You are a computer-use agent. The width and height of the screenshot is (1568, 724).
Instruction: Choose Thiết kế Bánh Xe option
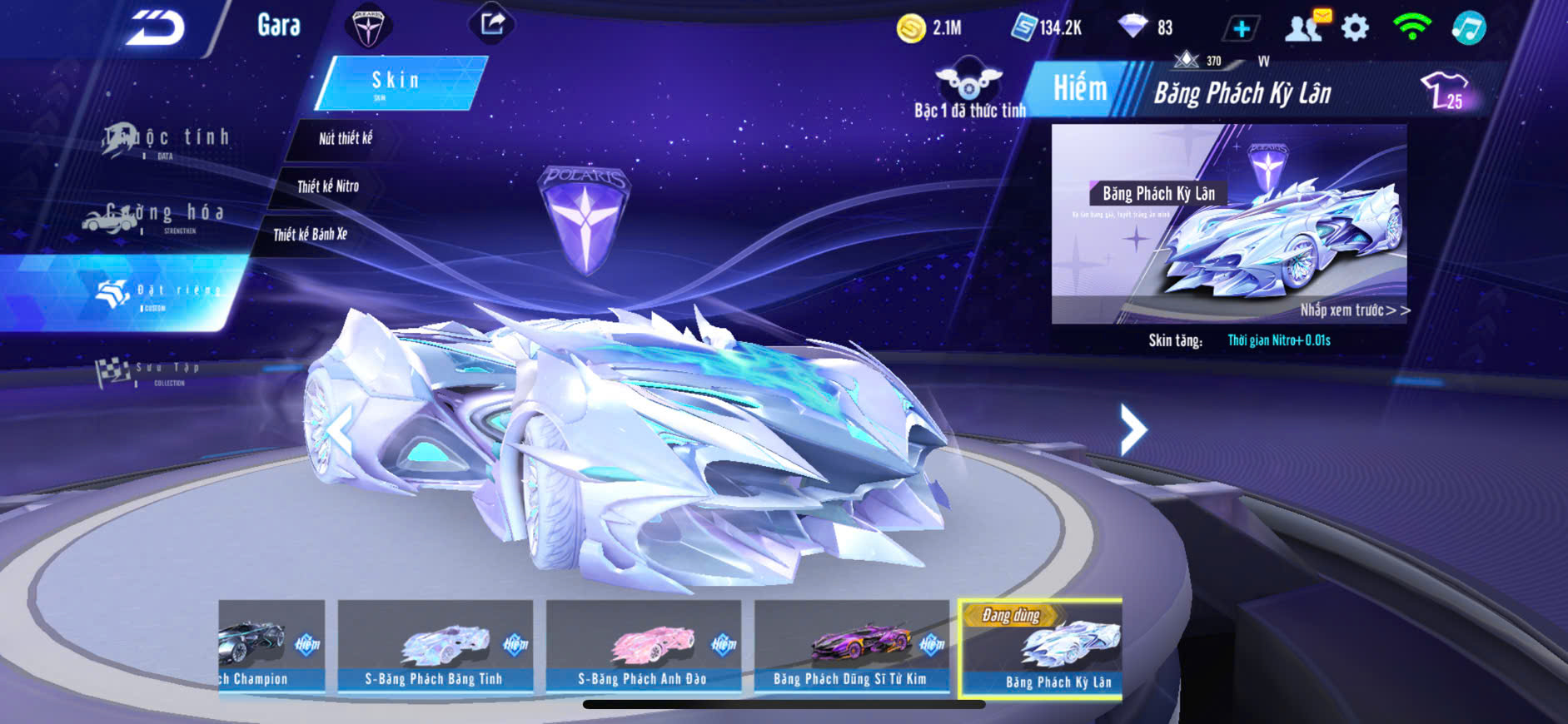[x=310, y=235]
